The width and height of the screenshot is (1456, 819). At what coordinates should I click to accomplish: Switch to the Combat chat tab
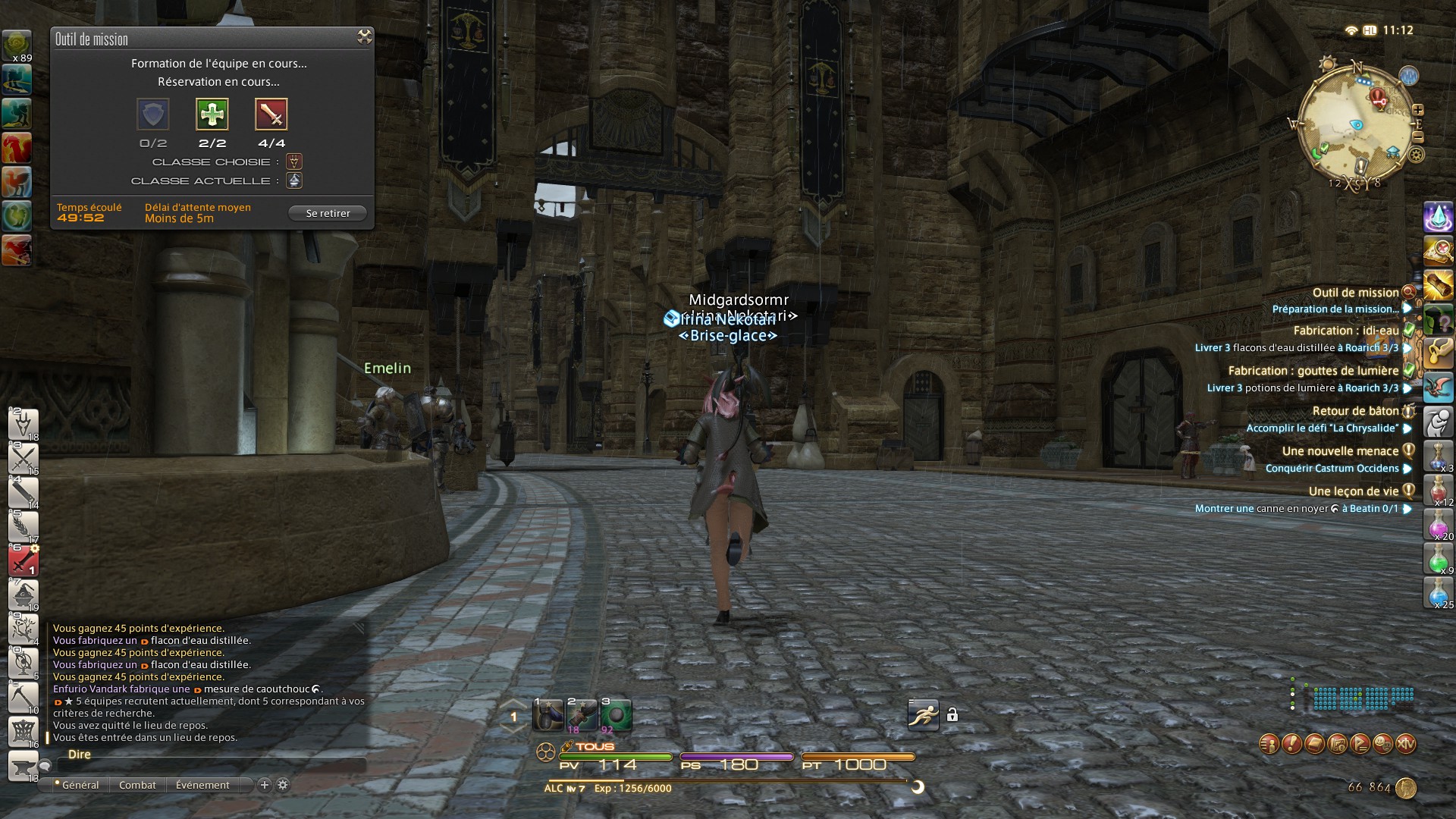(x=137, y=786)
